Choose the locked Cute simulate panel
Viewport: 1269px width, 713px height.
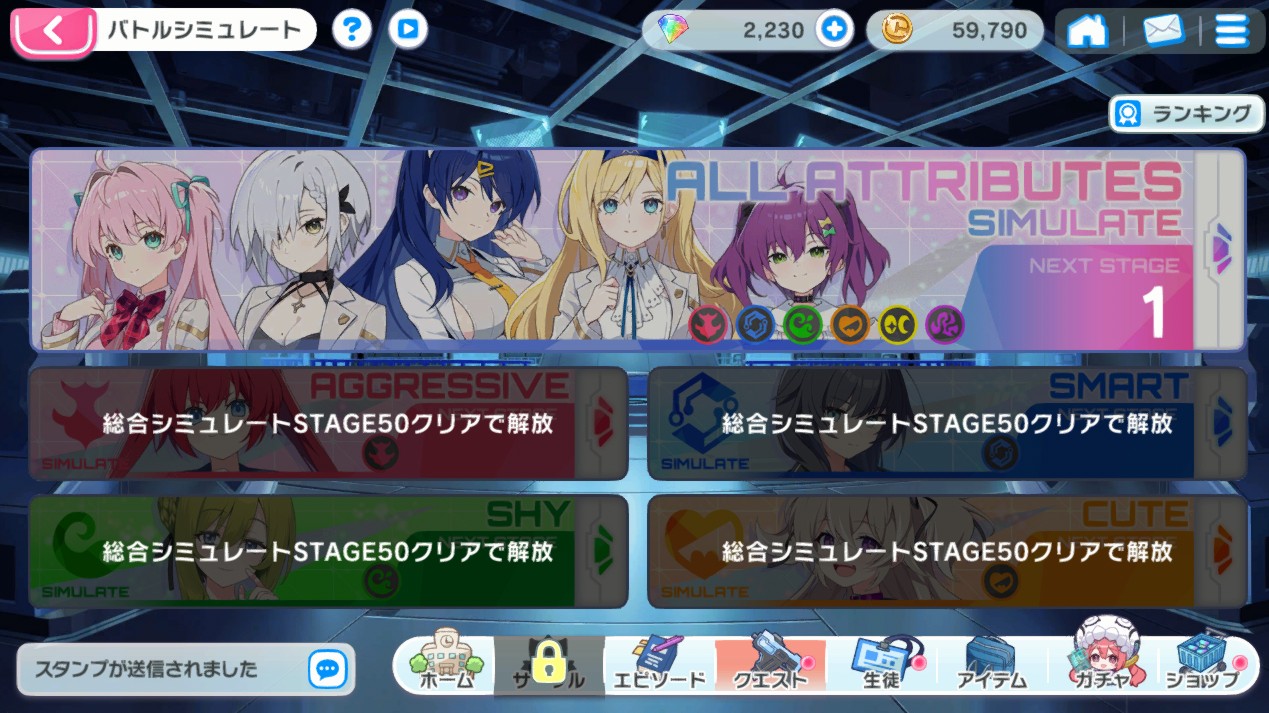[946, 551]
